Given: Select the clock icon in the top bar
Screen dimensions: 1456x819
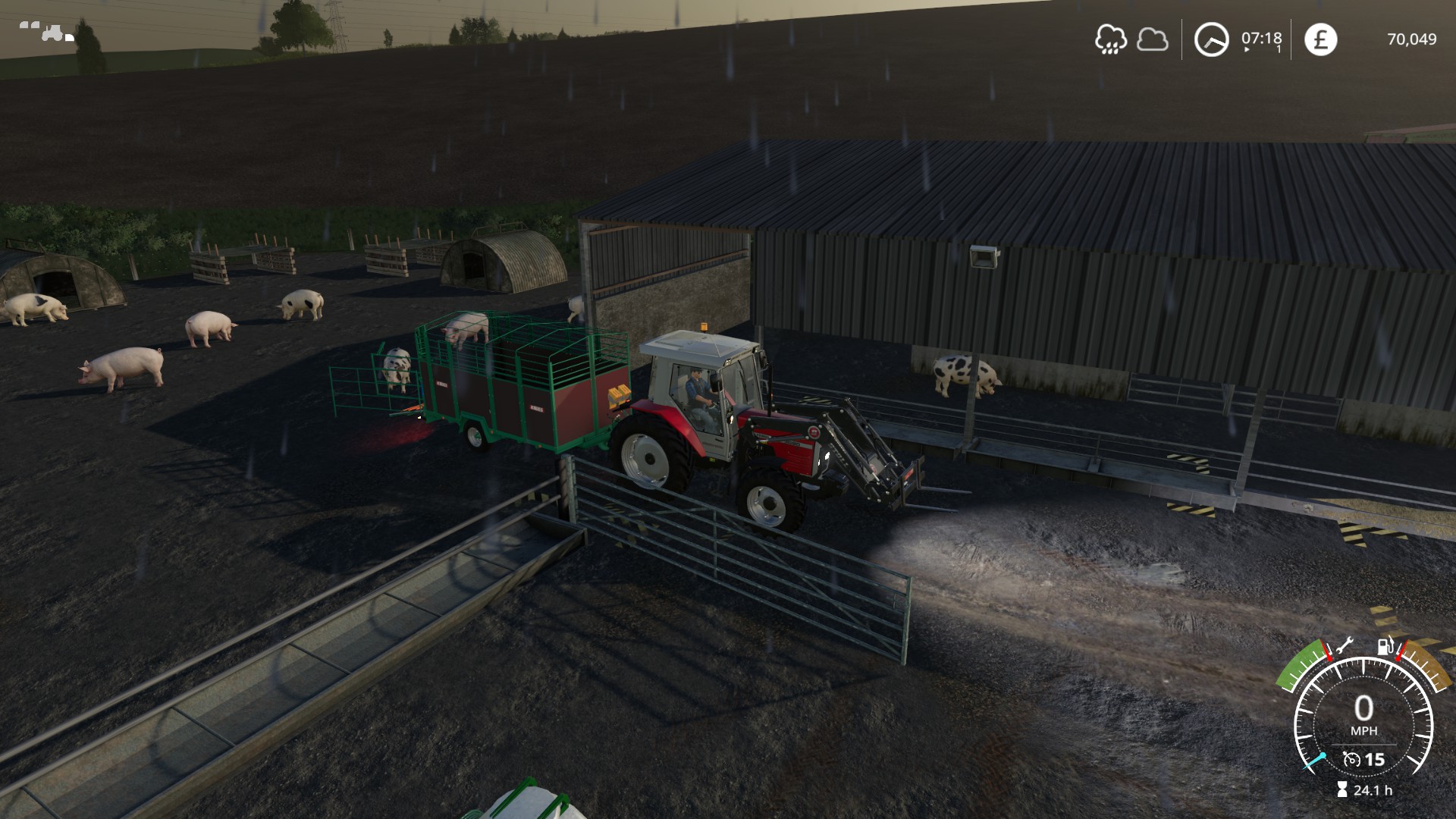Looking at the screenshot, I should (1211, 39).
